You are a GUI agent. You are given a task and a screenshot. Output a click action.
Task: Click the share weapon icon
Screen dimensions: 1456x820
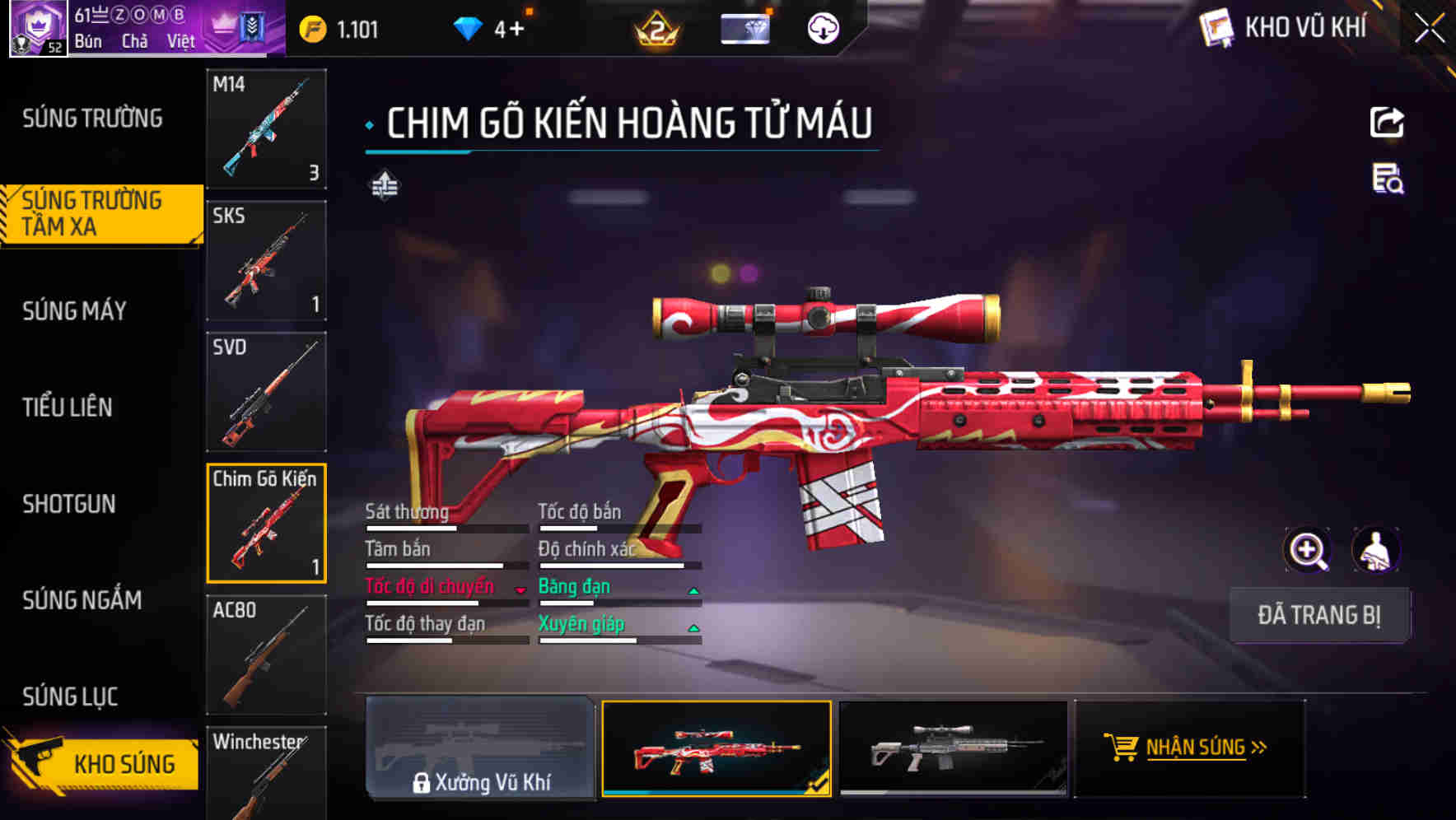[1386, 122]
